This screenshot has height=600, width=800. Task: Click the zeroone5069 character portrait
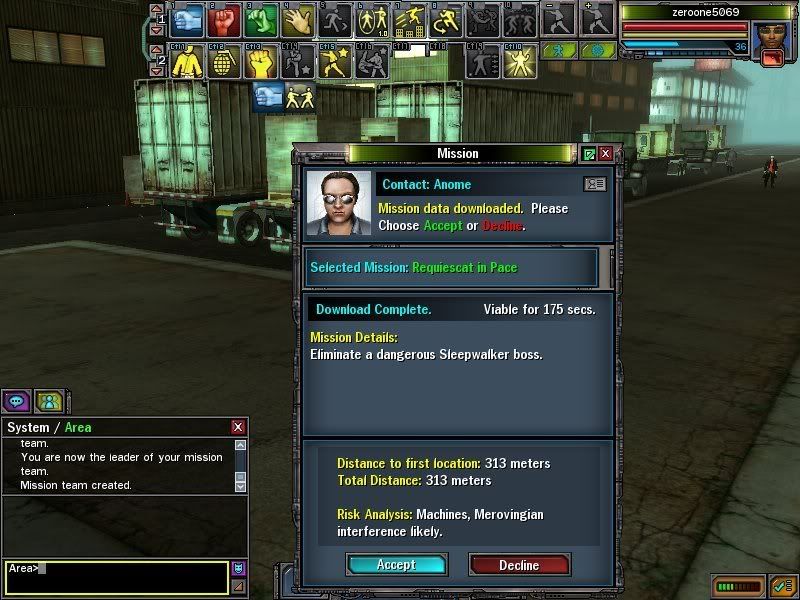(770, 36)
